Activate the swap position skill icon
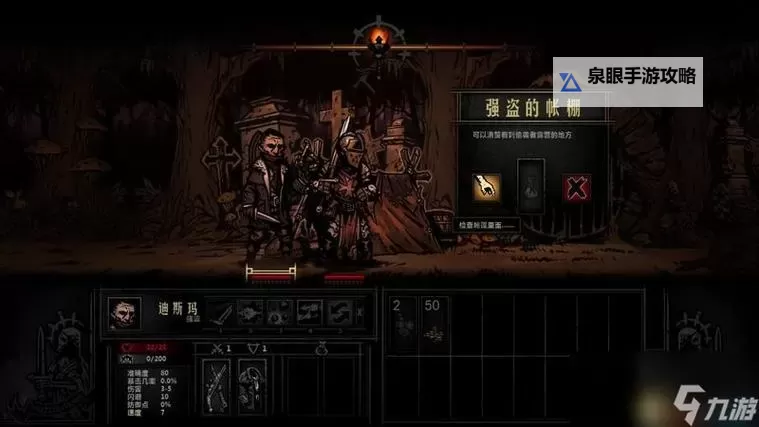 (x=339, y=313)
